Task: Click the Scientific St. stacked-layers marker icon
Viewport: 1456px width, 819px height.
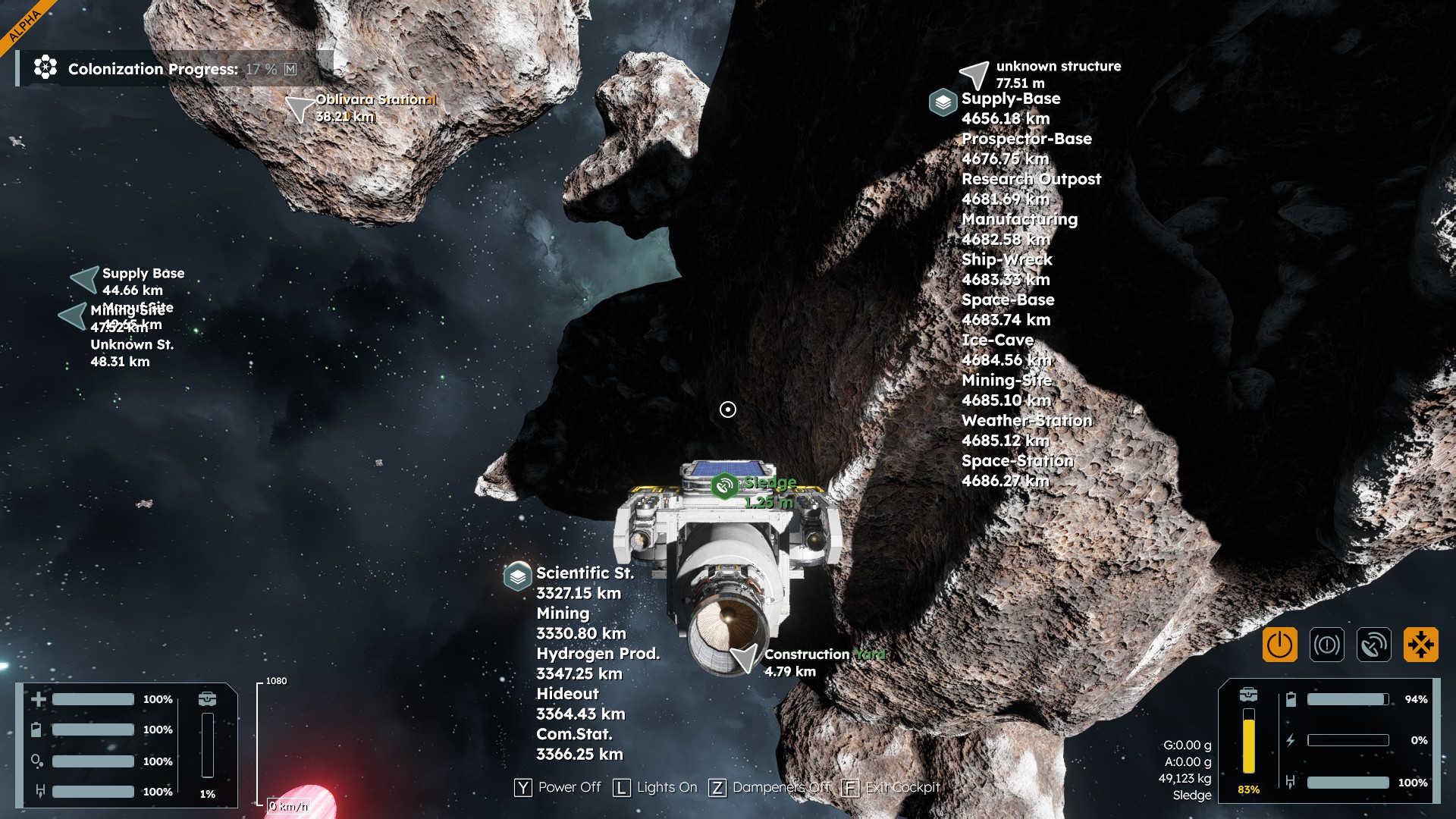Action: tap(517, 576)
